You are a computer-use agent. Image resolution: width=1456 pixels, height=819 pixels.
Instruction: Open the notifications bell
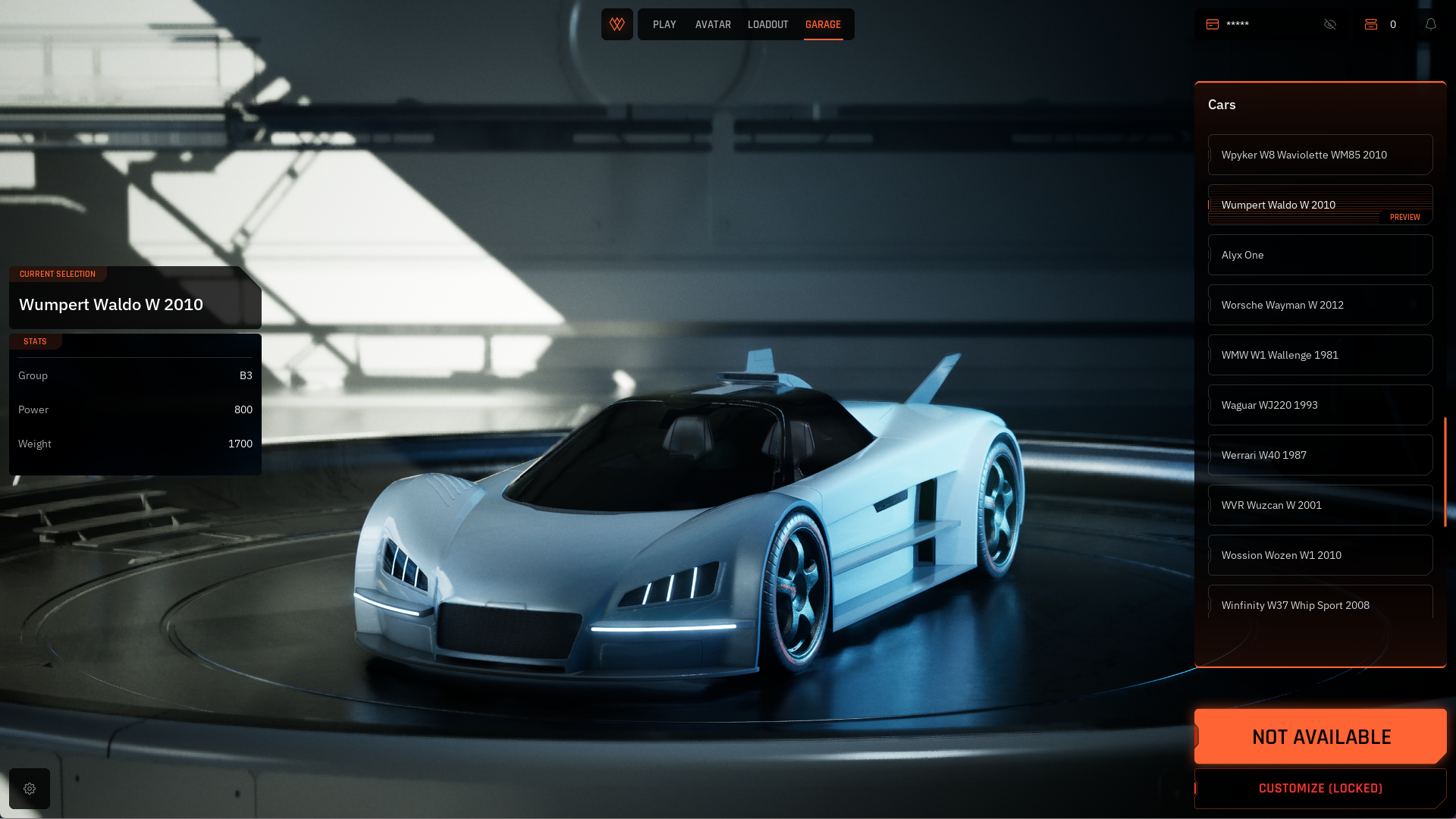1431,24
